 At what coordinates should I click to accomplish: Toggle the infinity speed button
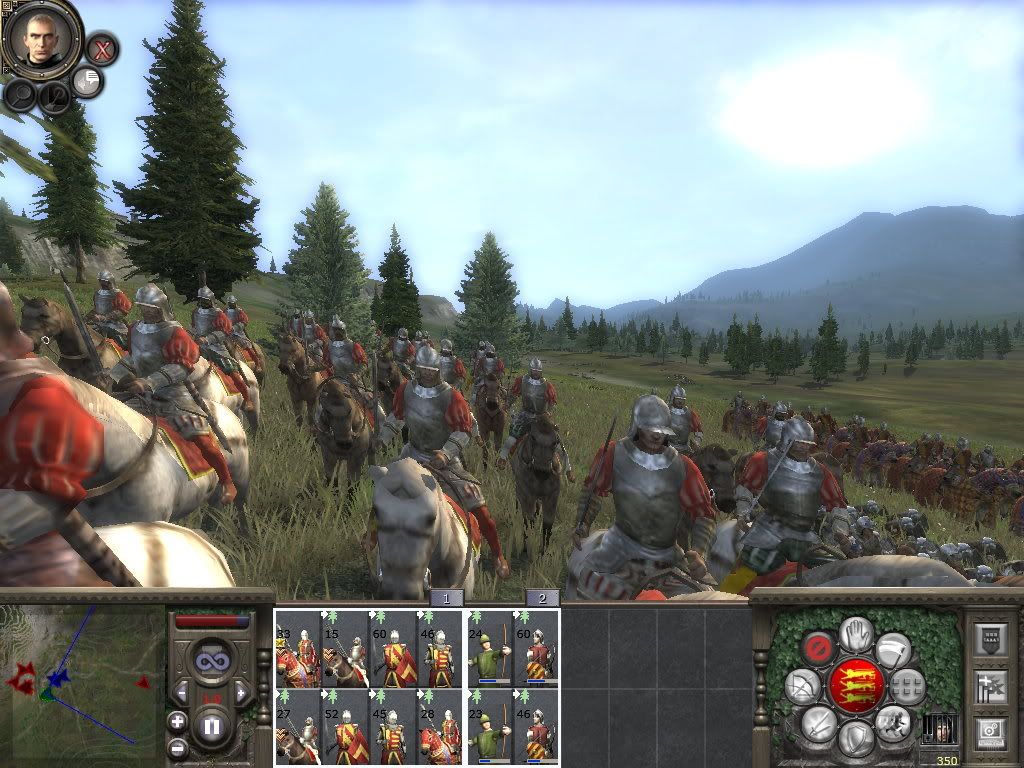pyautogui.click(x=211, y=661)
